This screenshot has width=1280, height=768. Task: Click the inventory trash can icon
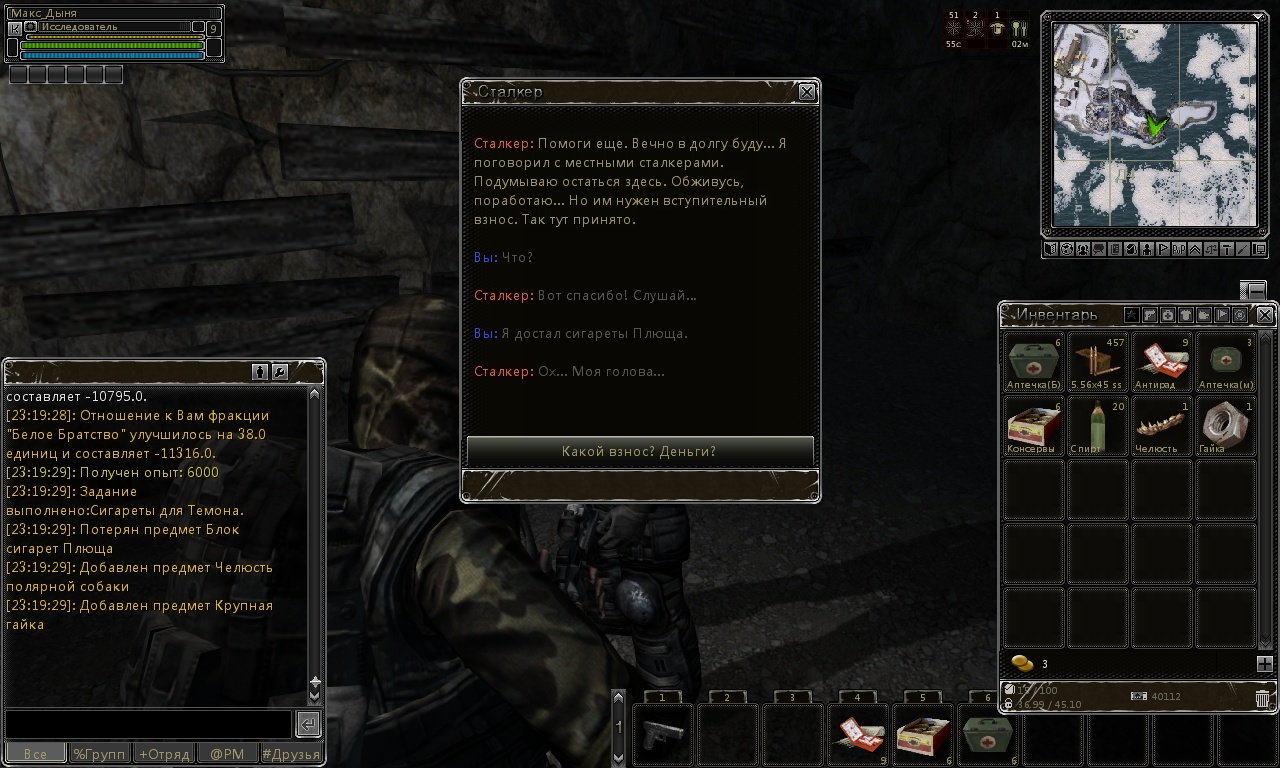pyautogui.click(x=1263, y=697)
